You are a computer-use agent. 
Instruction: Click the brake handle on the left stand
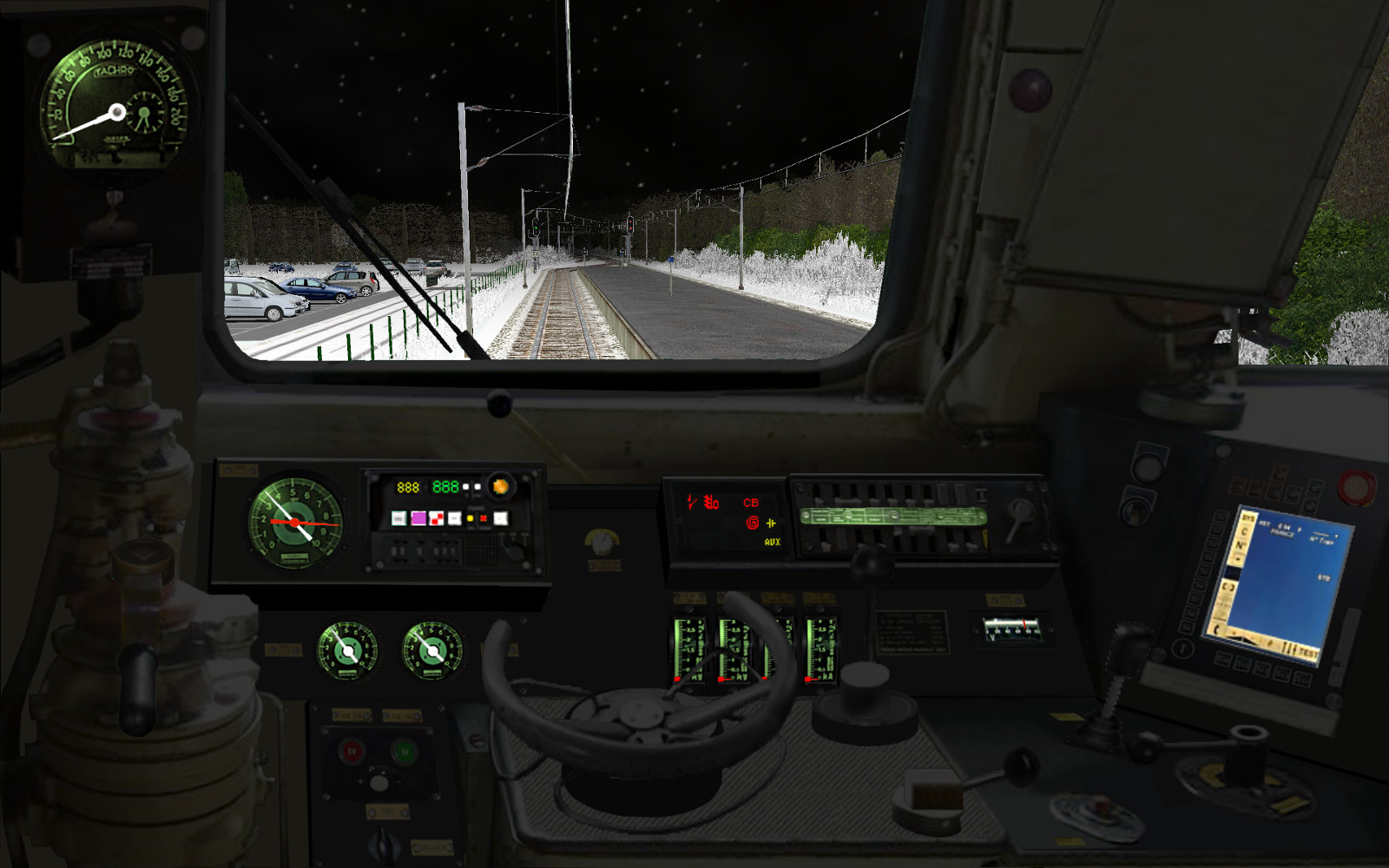coord(139,686)
